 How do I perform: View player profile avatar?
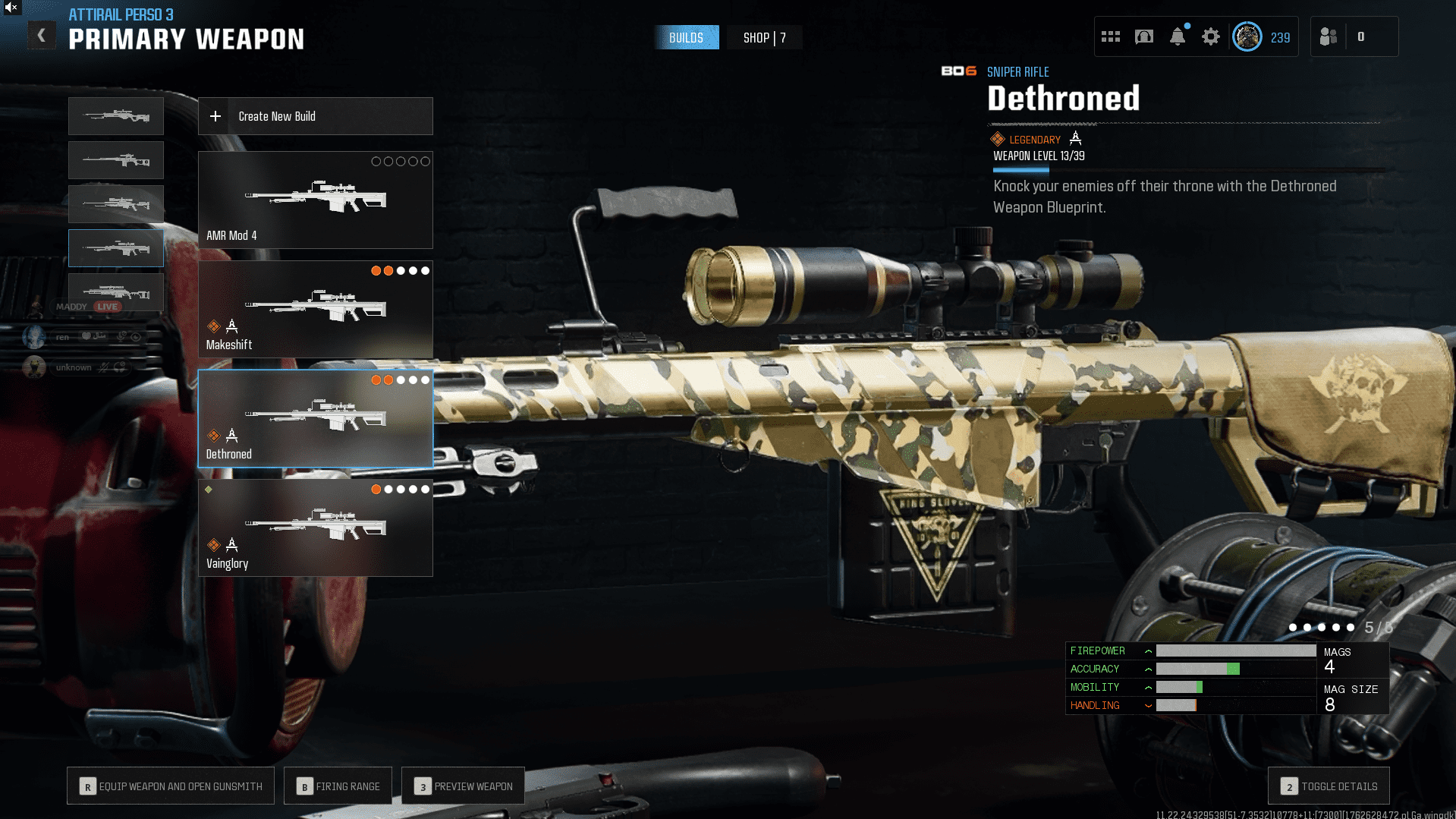(x=1247, y=36)
